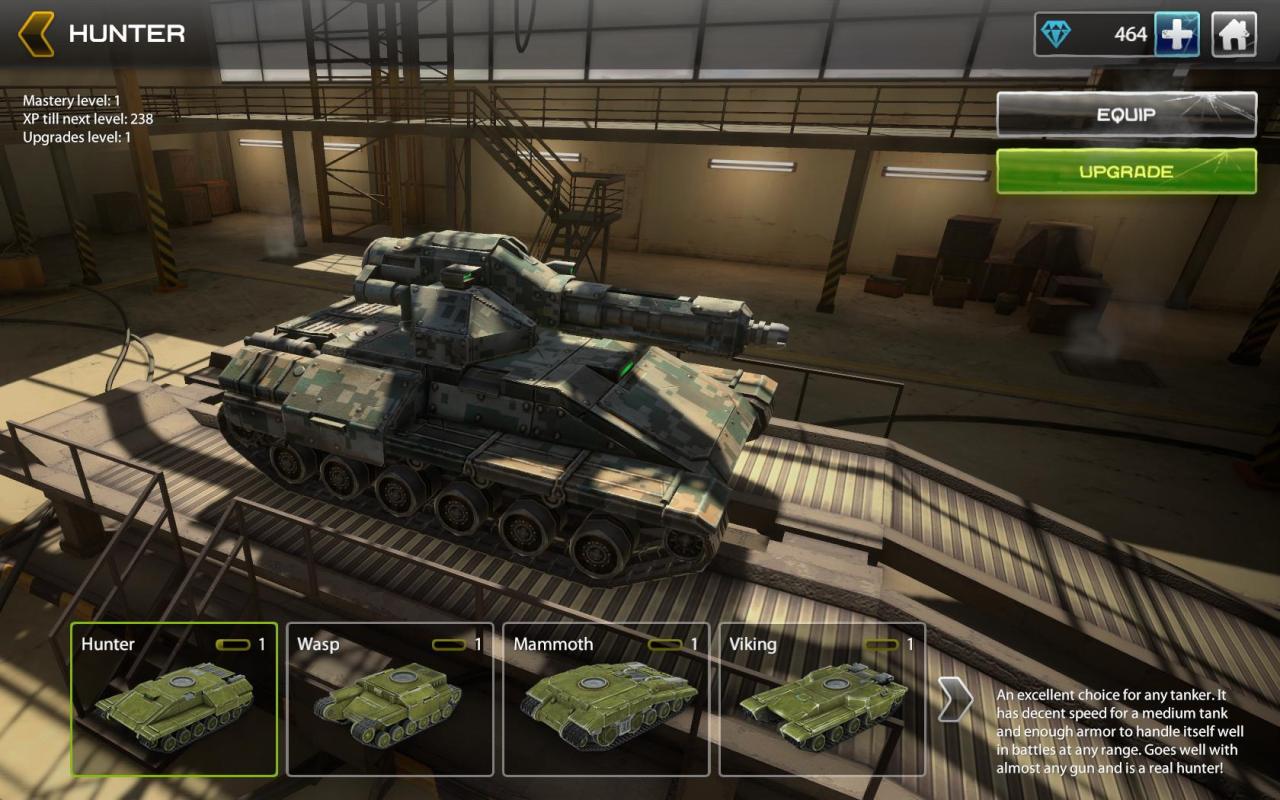Upgrade the selected tank hull
The height and width of the screenshot is (800, 1280).
[1126, 171]
